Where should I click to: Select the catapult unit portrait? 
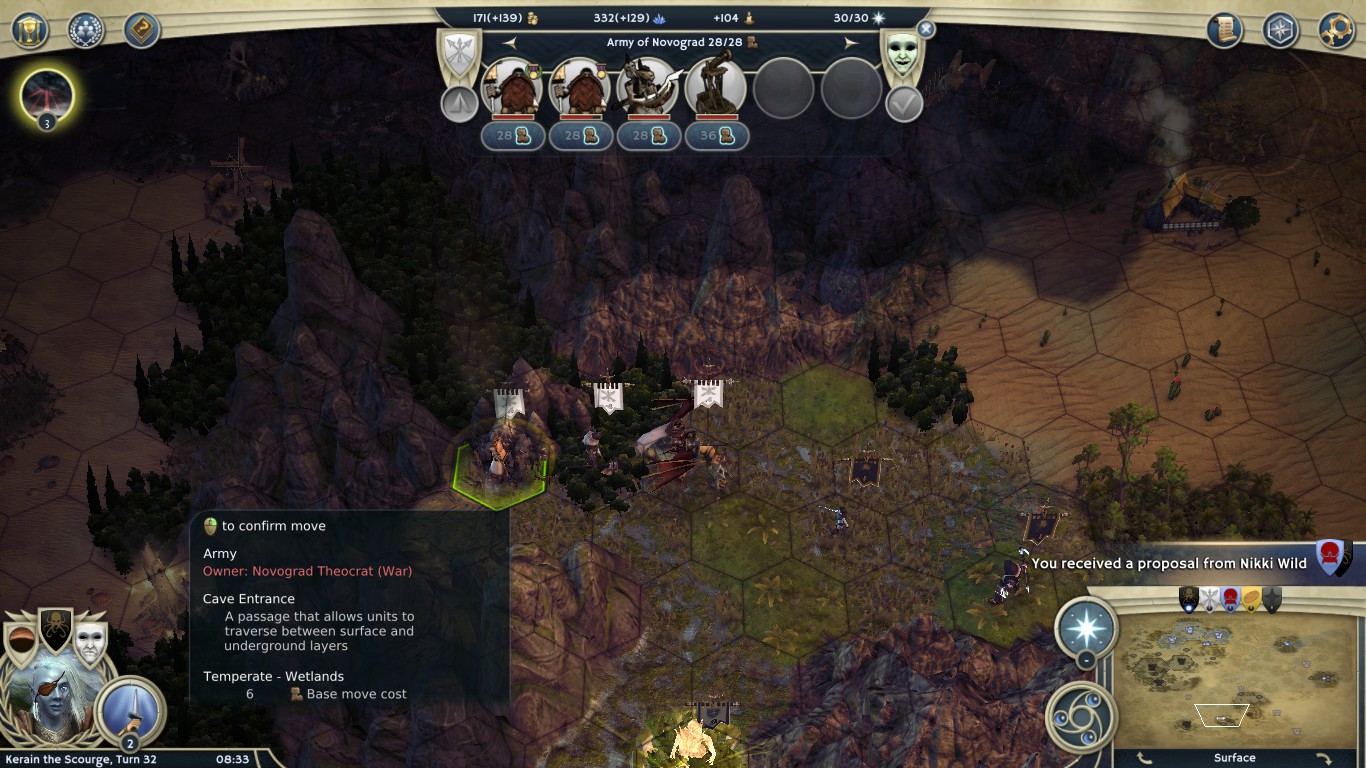pyautogui.click(x=716, y=87)
